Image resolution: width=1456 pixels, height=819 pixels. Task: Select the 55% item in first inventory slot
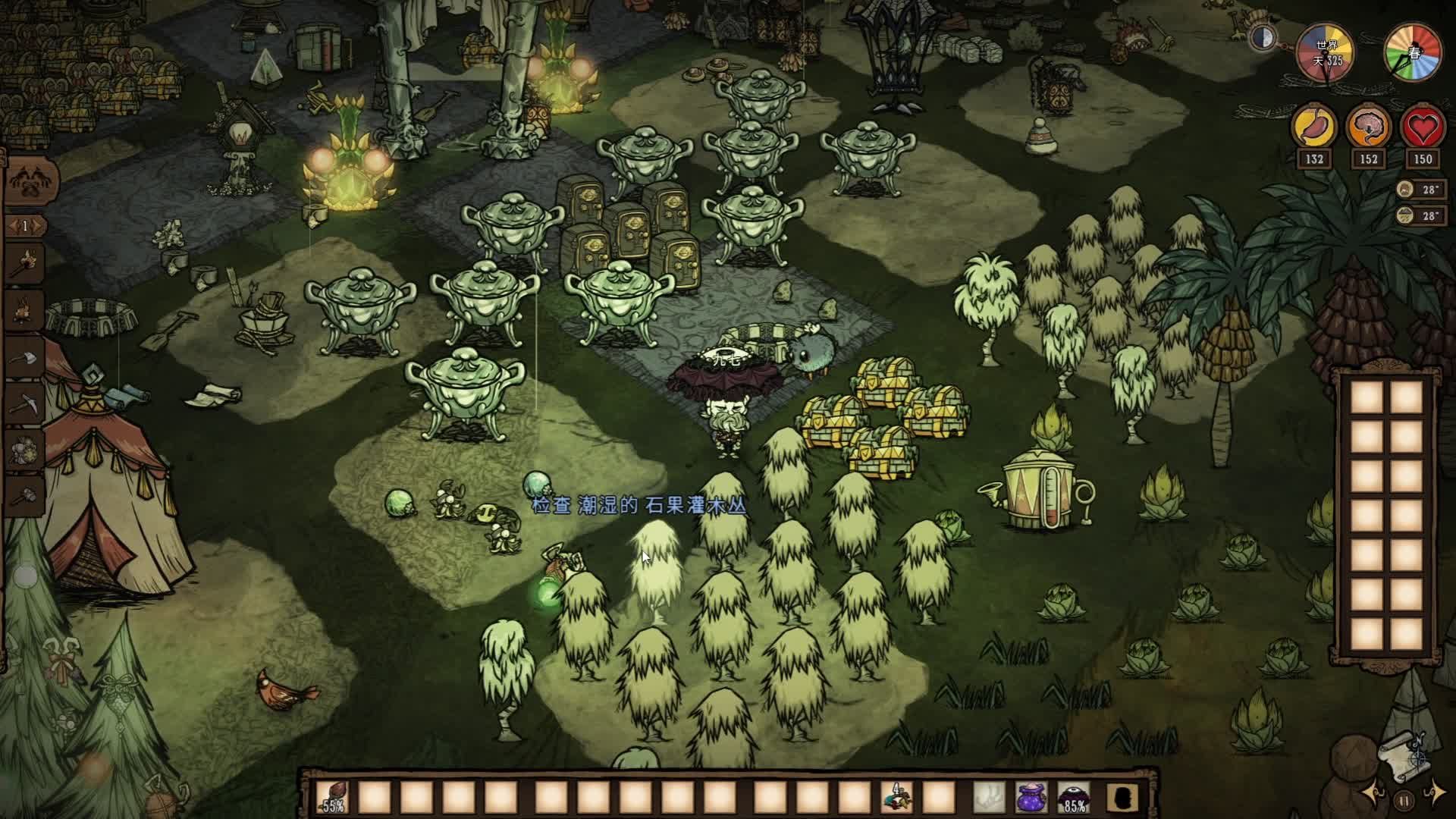click(333, 798)
